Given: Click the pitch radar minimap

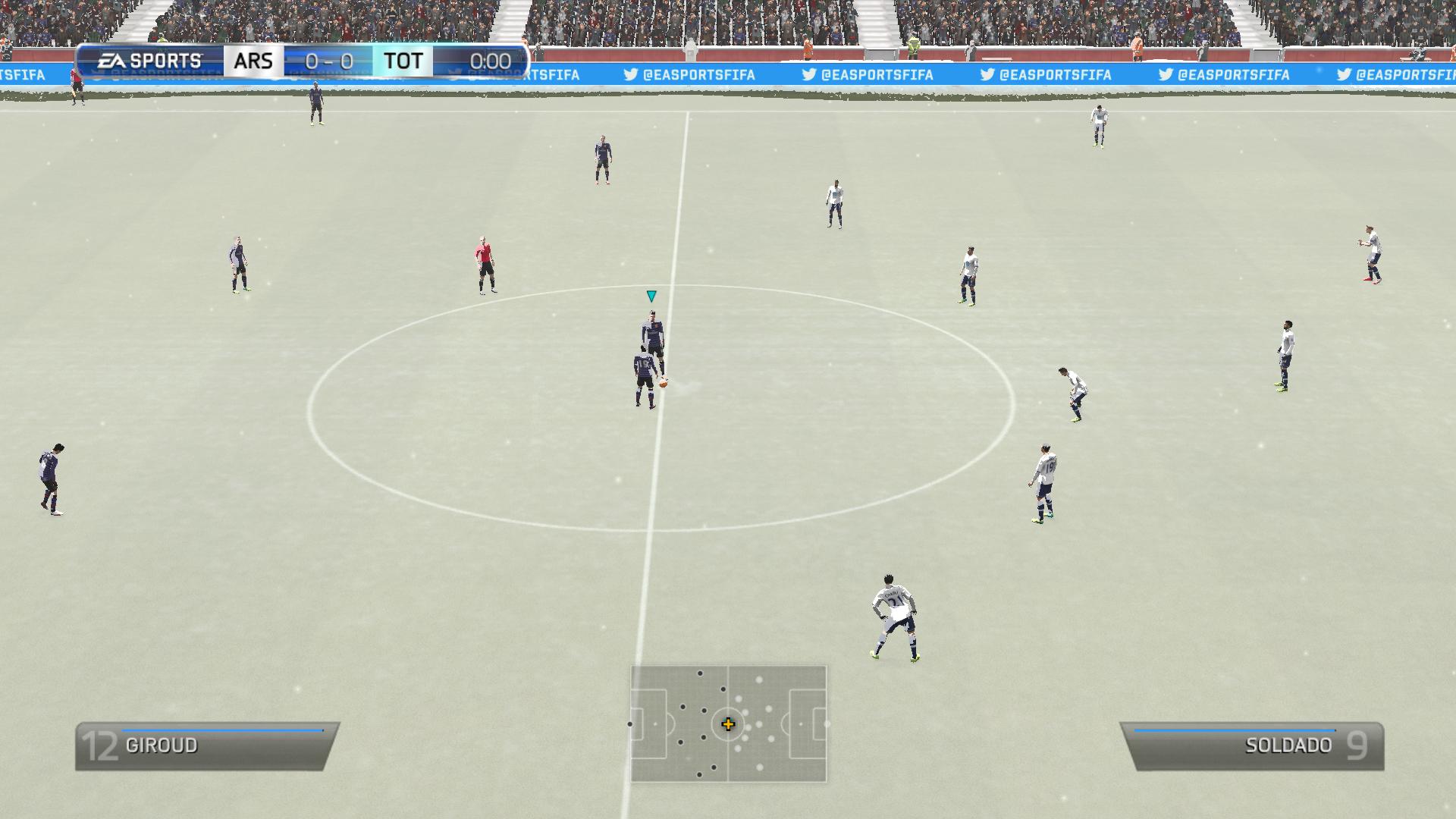Looking at the screenshot, I should tap(728, 723).
